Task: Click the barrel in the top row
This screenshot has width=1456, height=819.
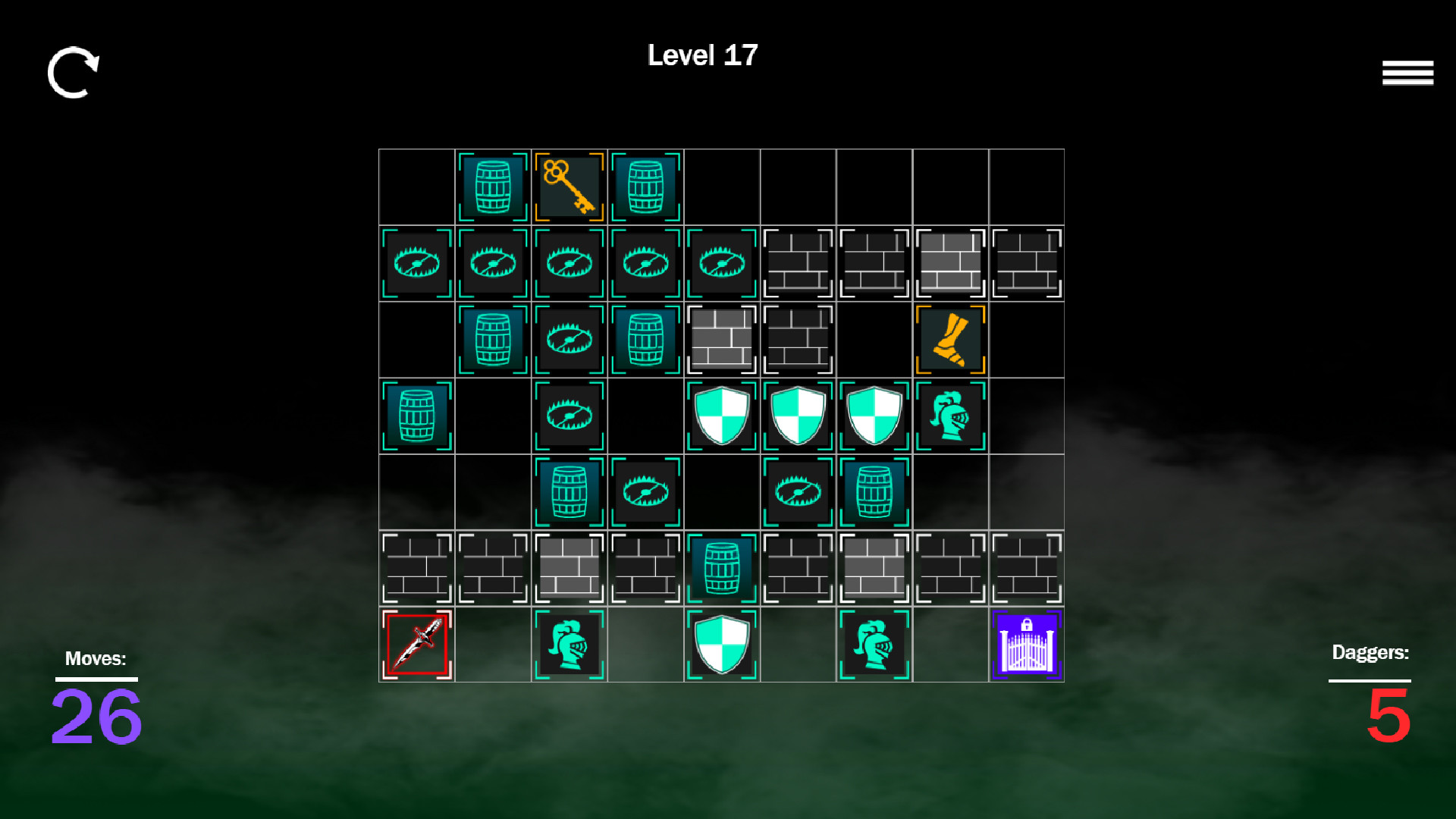Action: pyautogui.click(x=494, y=186)
